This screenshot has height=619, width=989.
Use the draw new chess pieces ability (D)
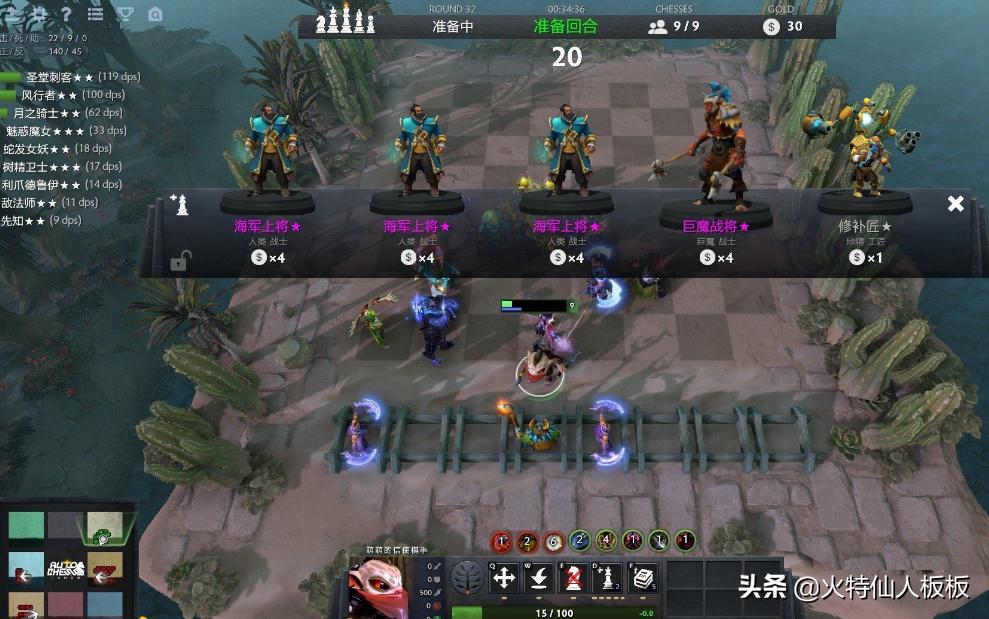coord(607,579)
